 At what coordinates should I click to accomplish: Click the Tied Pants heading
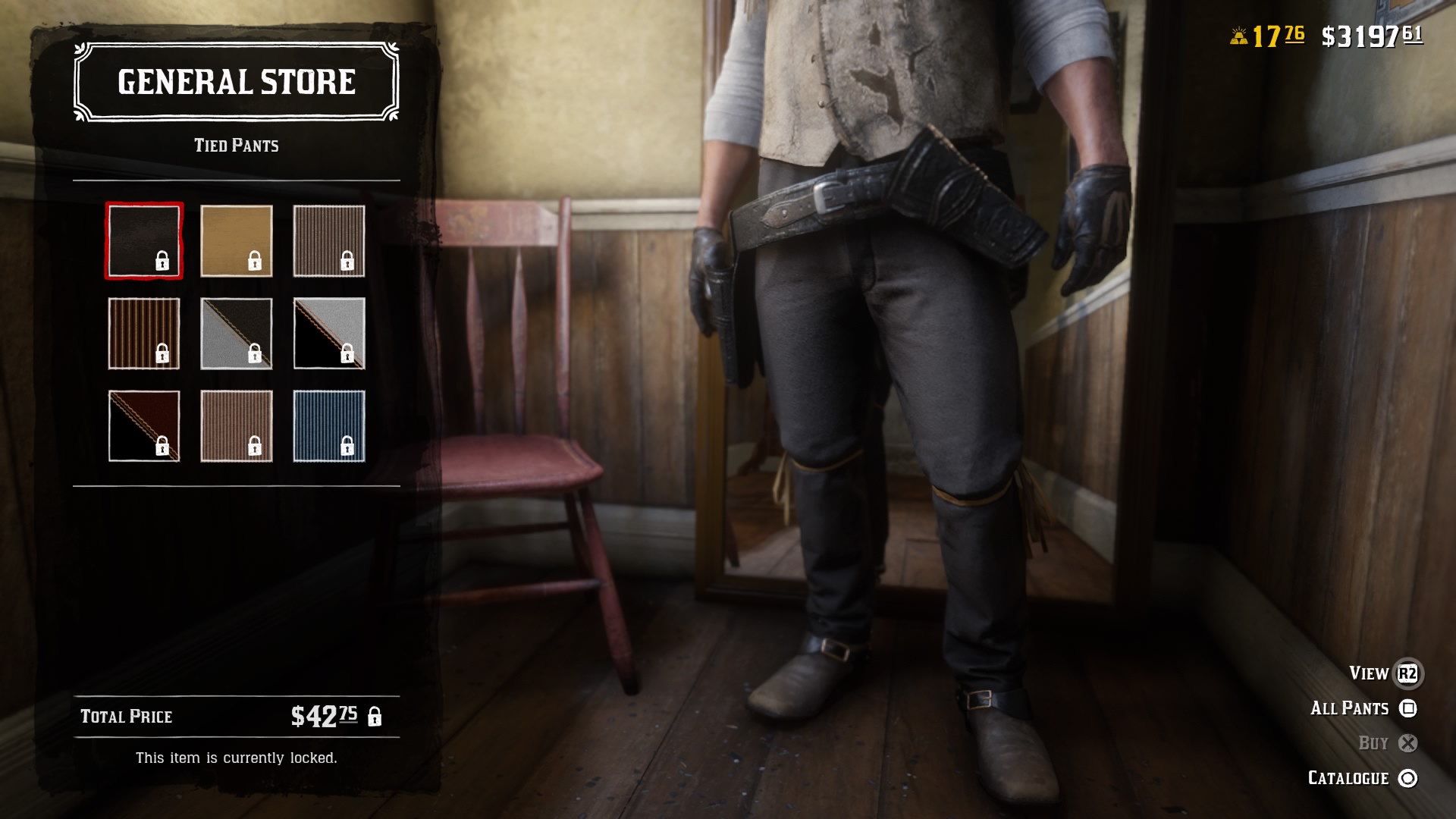point(235,145)
